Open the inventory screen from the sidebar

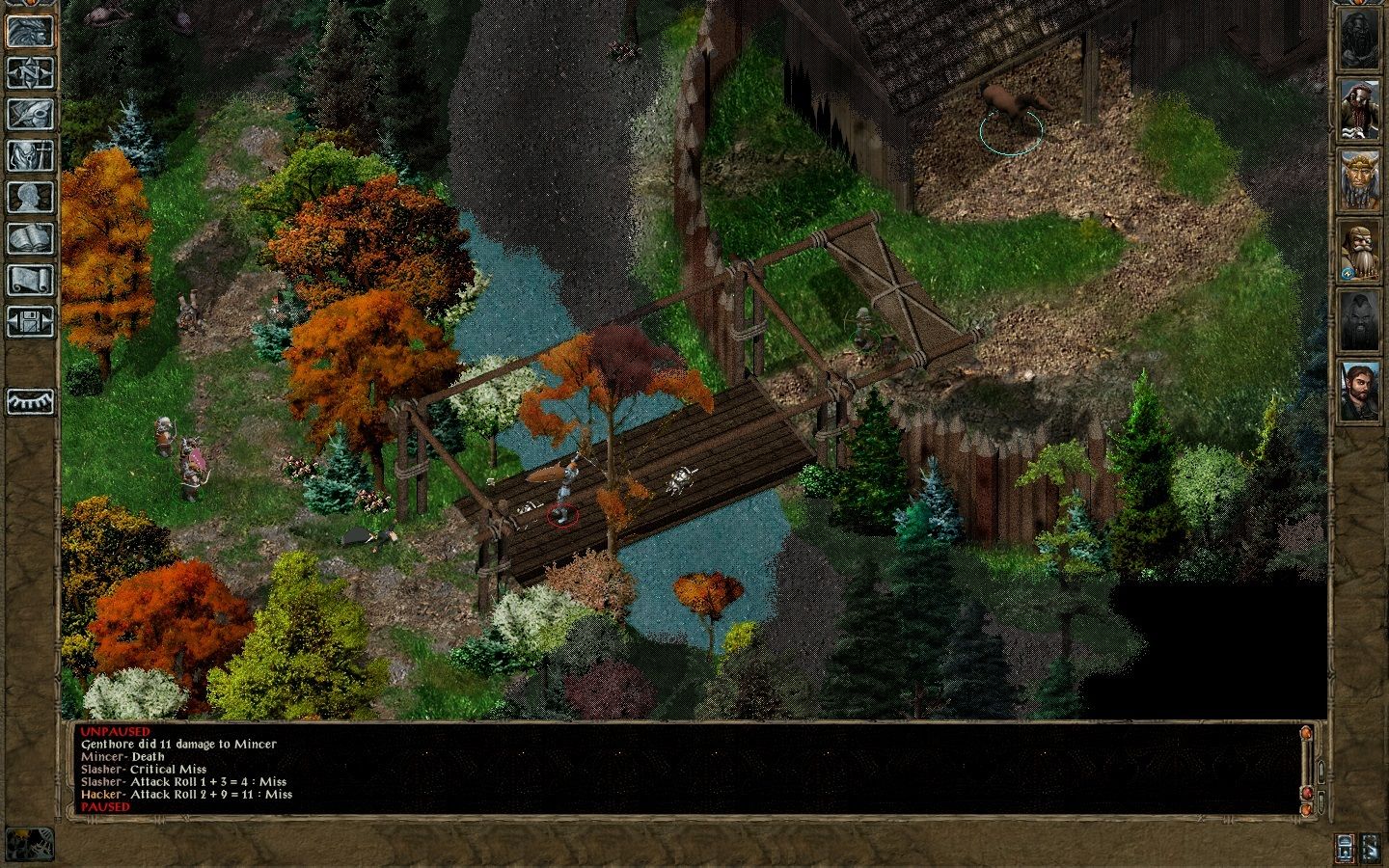(29, 155)
